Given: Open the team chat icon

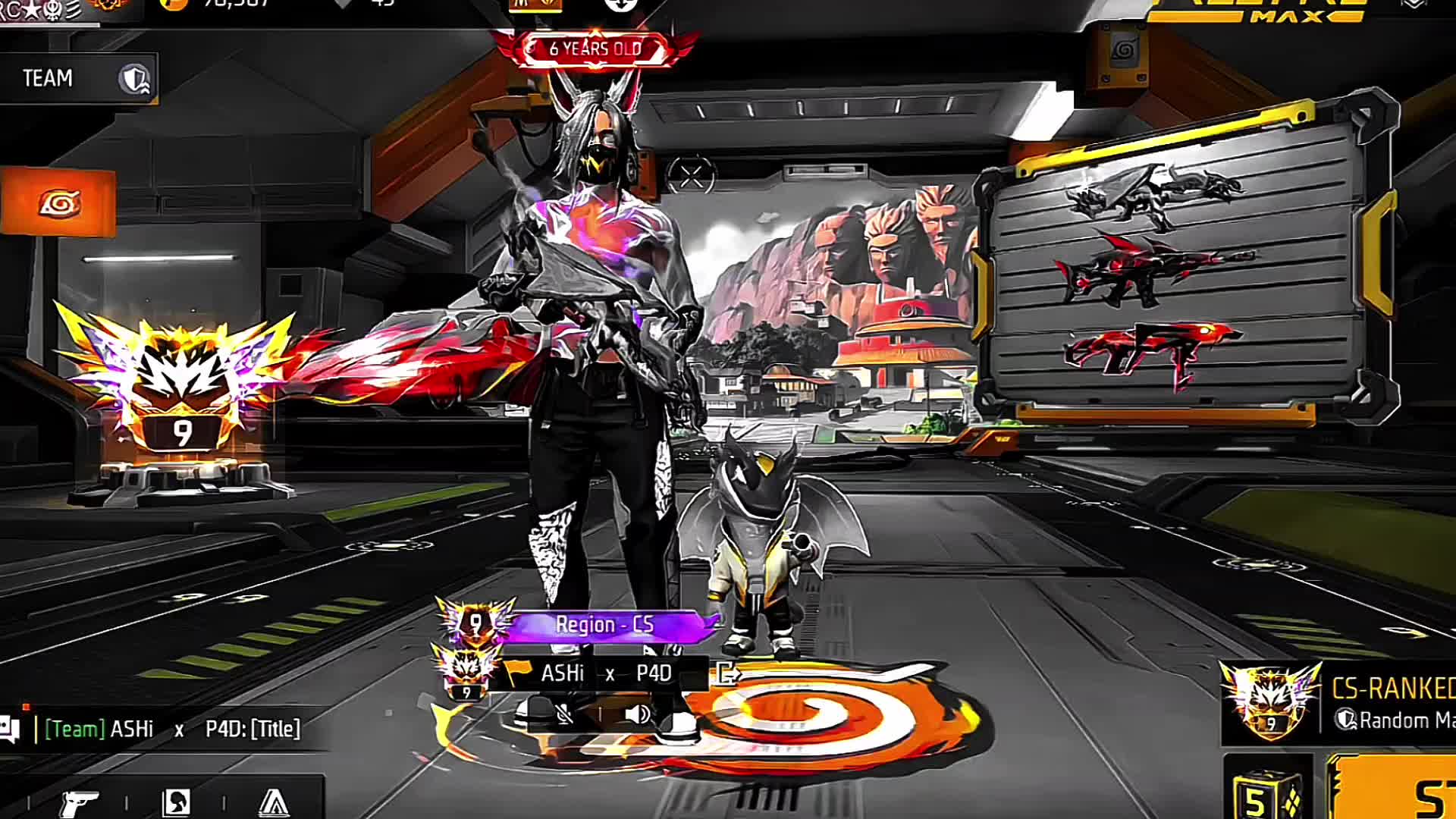Looking at the screenshot, I should (x=10, y=729).
